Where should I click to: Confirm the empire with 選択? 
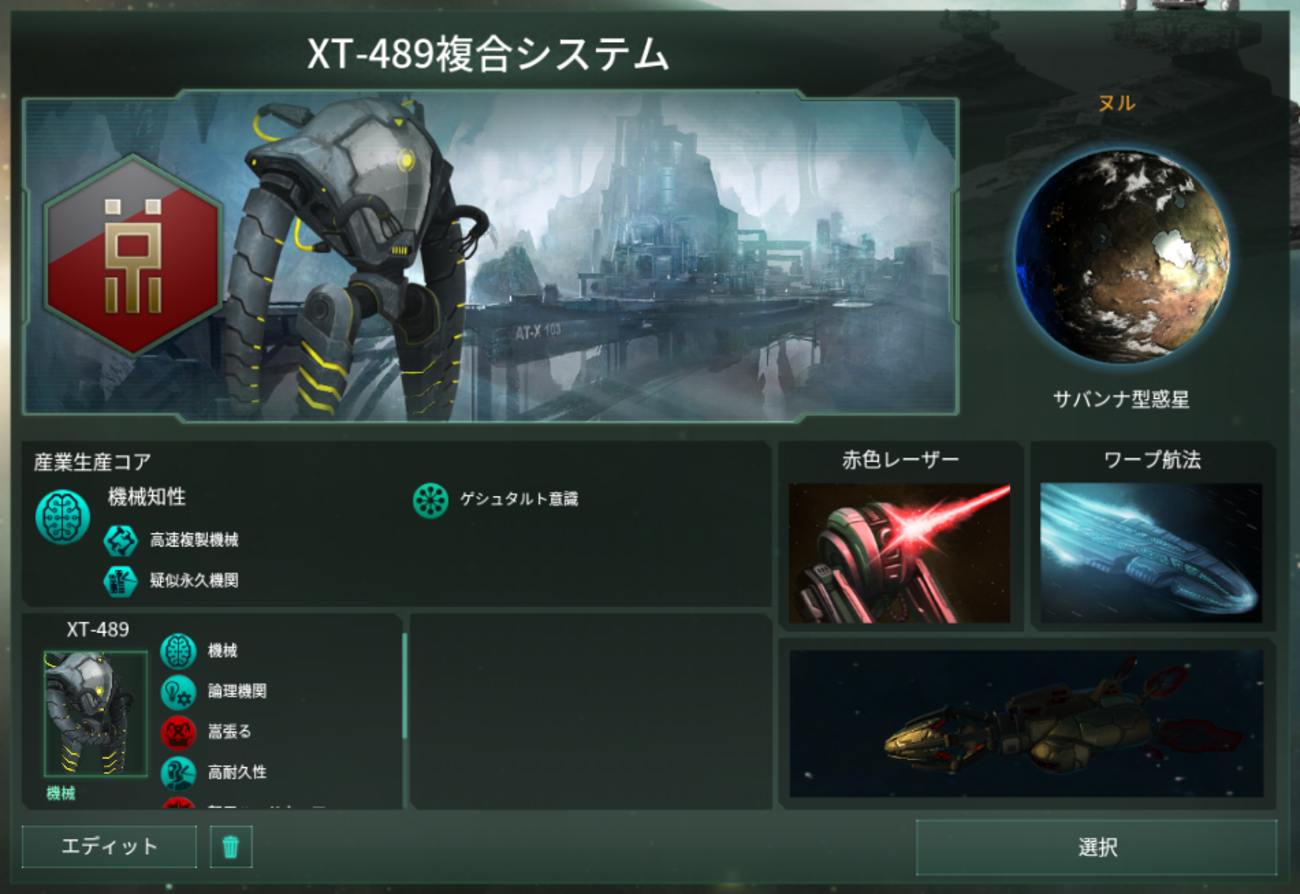click(x=1096, y=848)
